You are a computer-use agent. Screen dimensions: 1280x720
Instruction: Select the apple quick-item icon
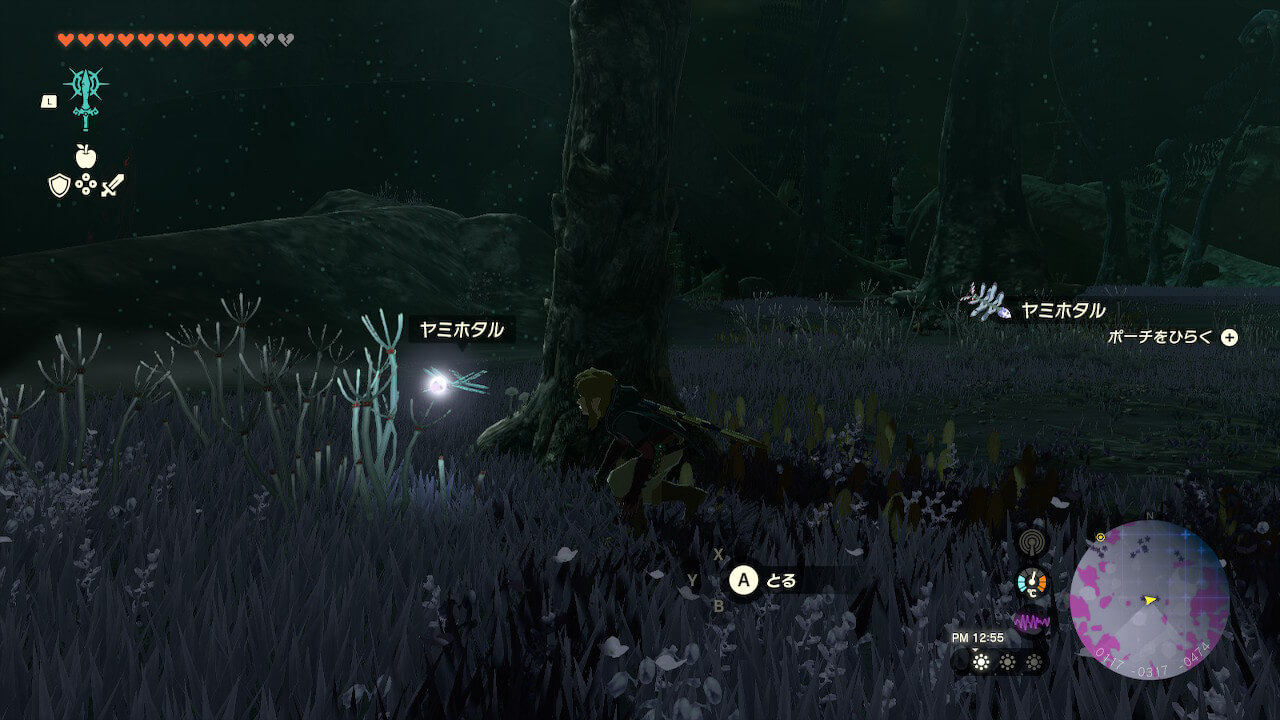[x=86, y=156]
